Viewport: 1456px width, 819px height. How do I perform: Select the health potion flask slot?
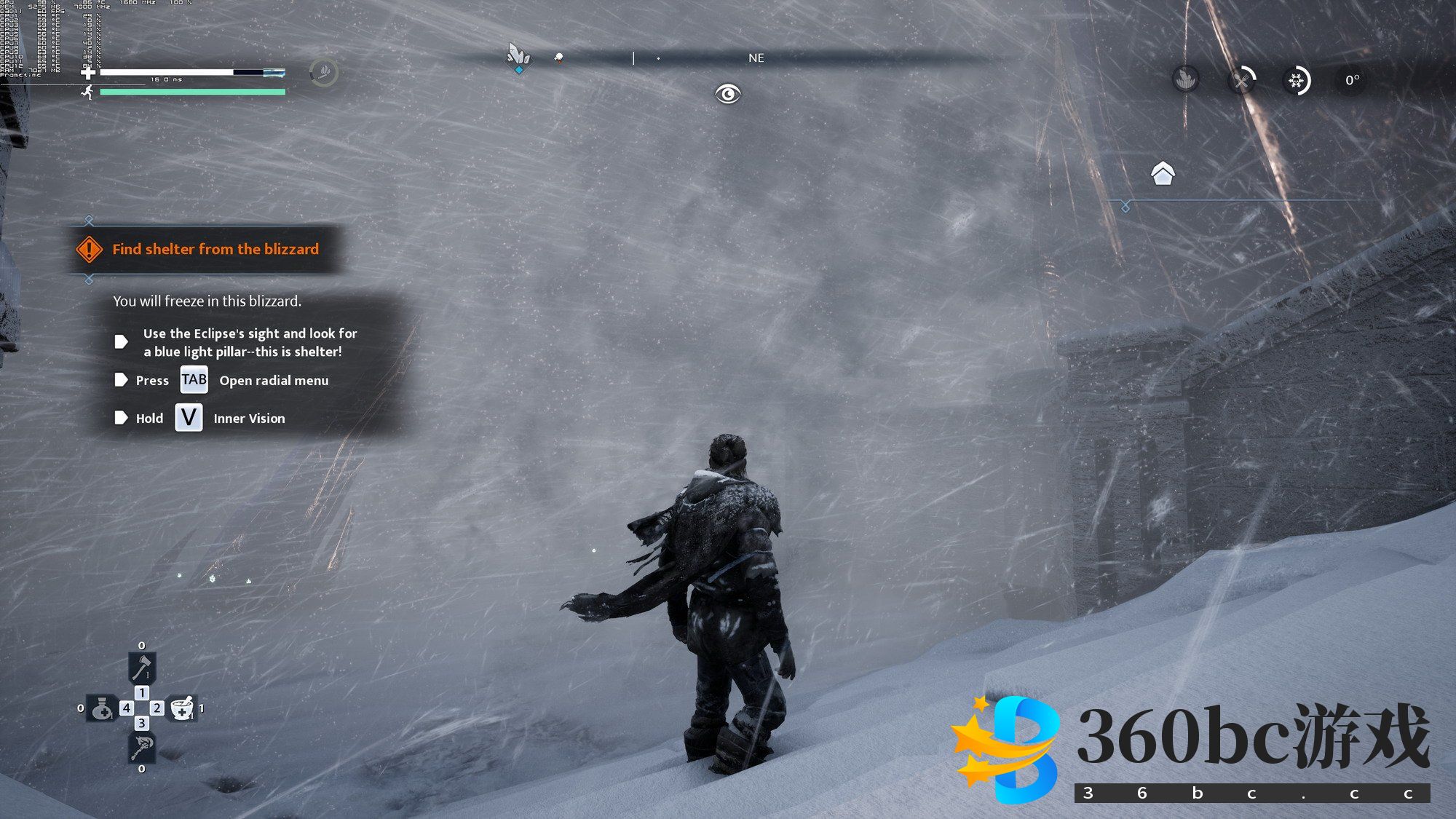[101, 708]
